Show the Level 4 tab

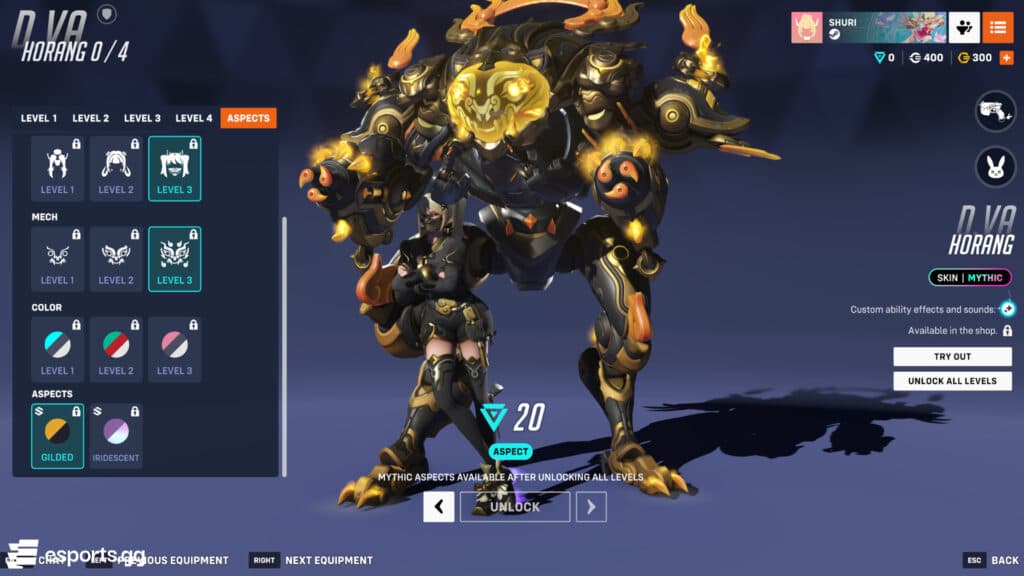[194, 118]
